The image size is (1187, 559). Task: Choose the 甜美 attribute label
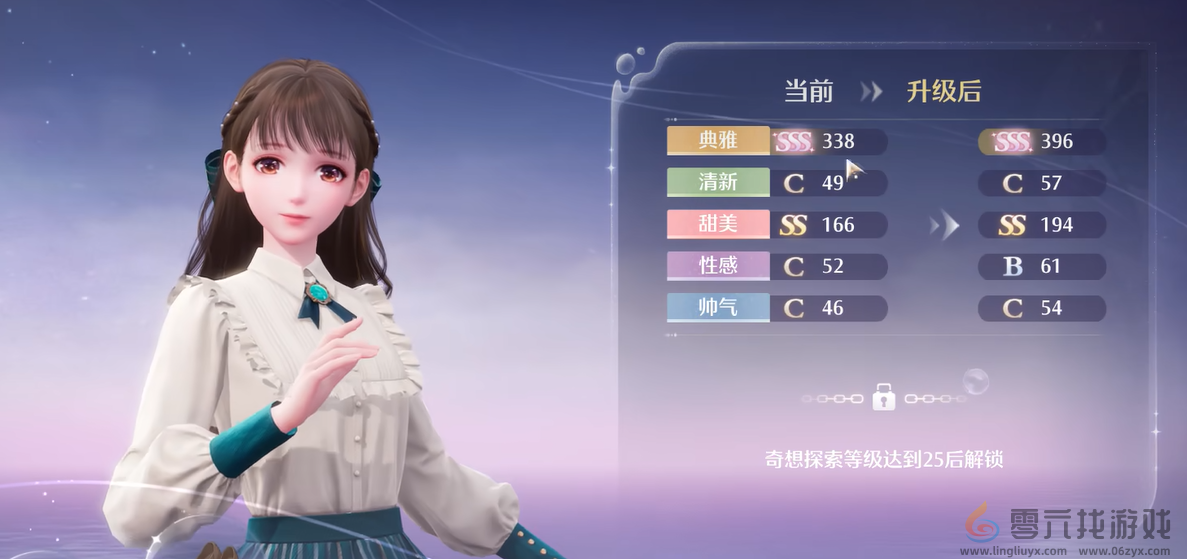[x=718, y=224]
